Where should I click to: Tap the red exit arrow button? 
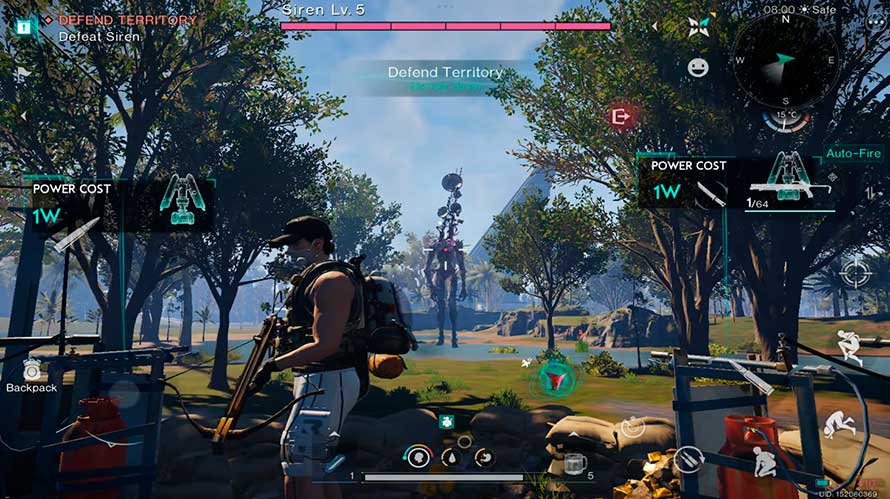[x=621, y=117]
